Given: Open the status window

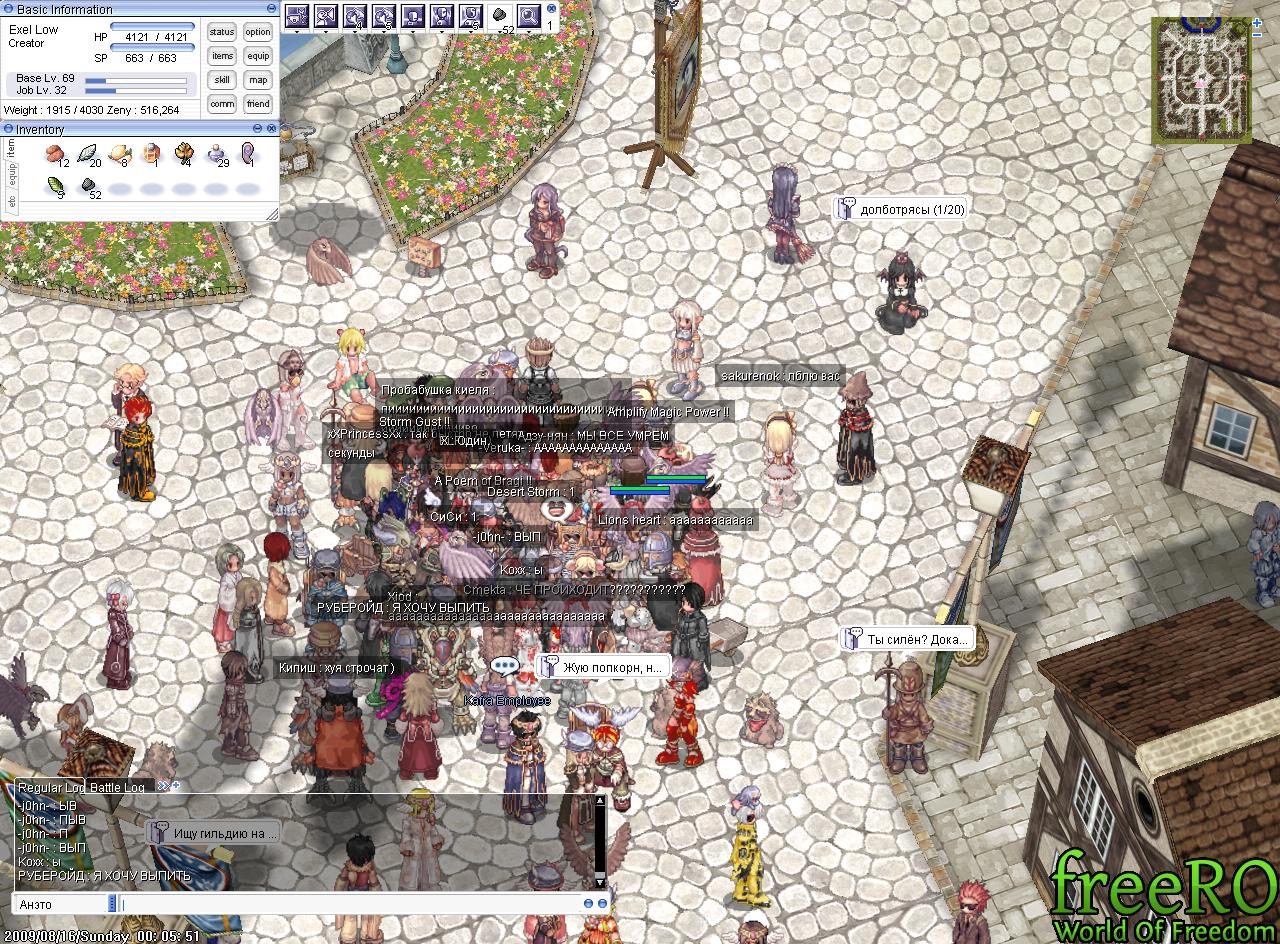Looking at the screenshot, I should point(222,32).
